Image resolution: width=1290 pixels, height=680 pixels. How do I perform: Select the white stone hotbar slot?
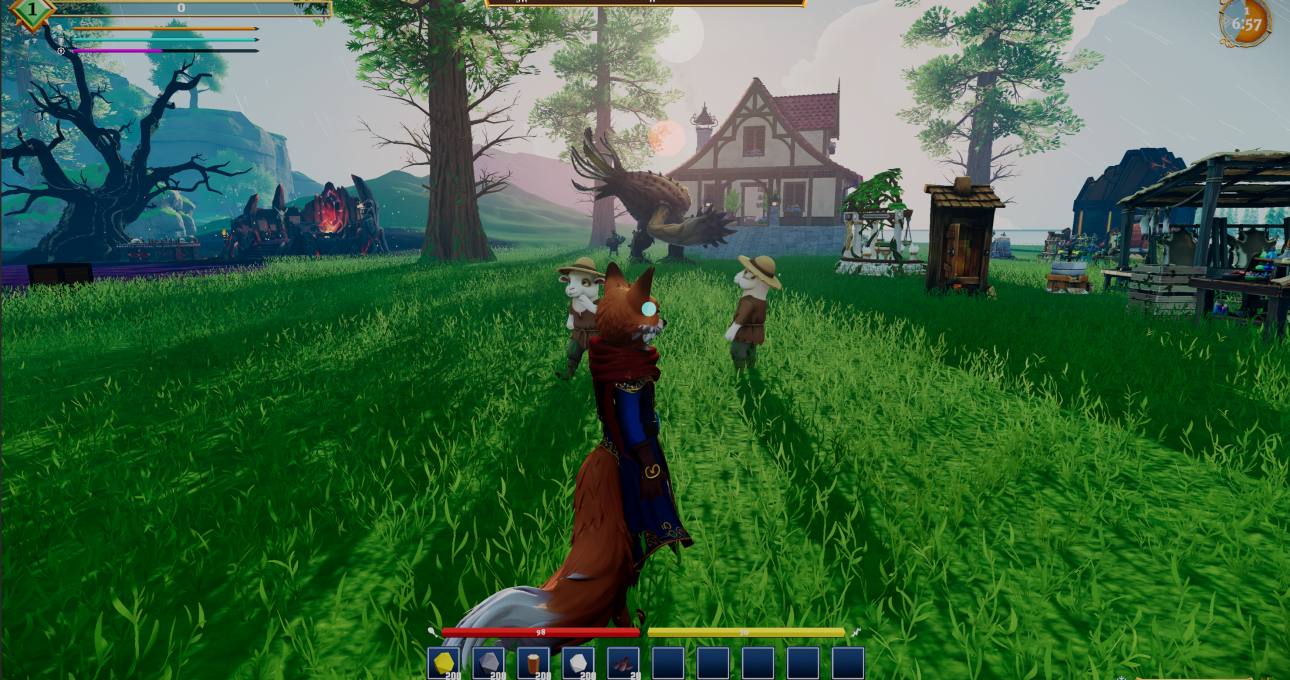coord(578,662)
